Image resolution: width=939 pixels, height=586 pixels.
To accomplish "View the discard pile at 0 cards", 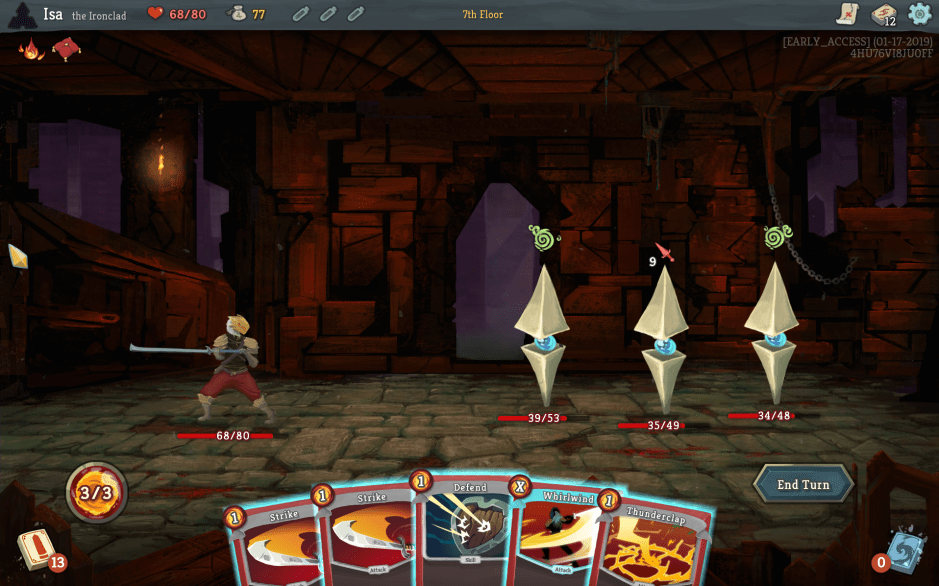I will [902, 552].
